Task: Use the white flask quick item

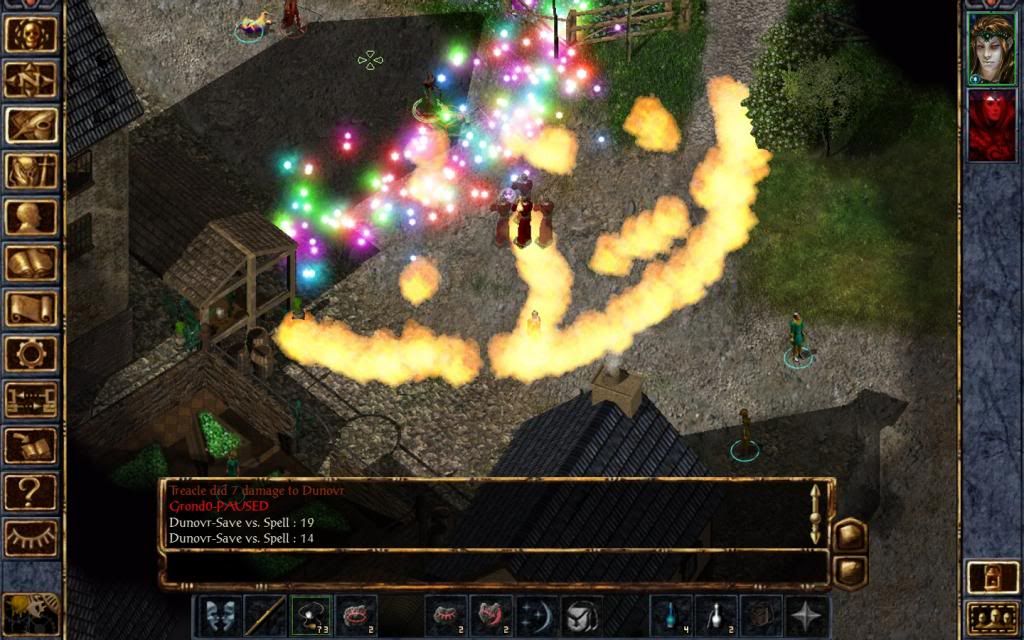Action: tap(716, 615)
